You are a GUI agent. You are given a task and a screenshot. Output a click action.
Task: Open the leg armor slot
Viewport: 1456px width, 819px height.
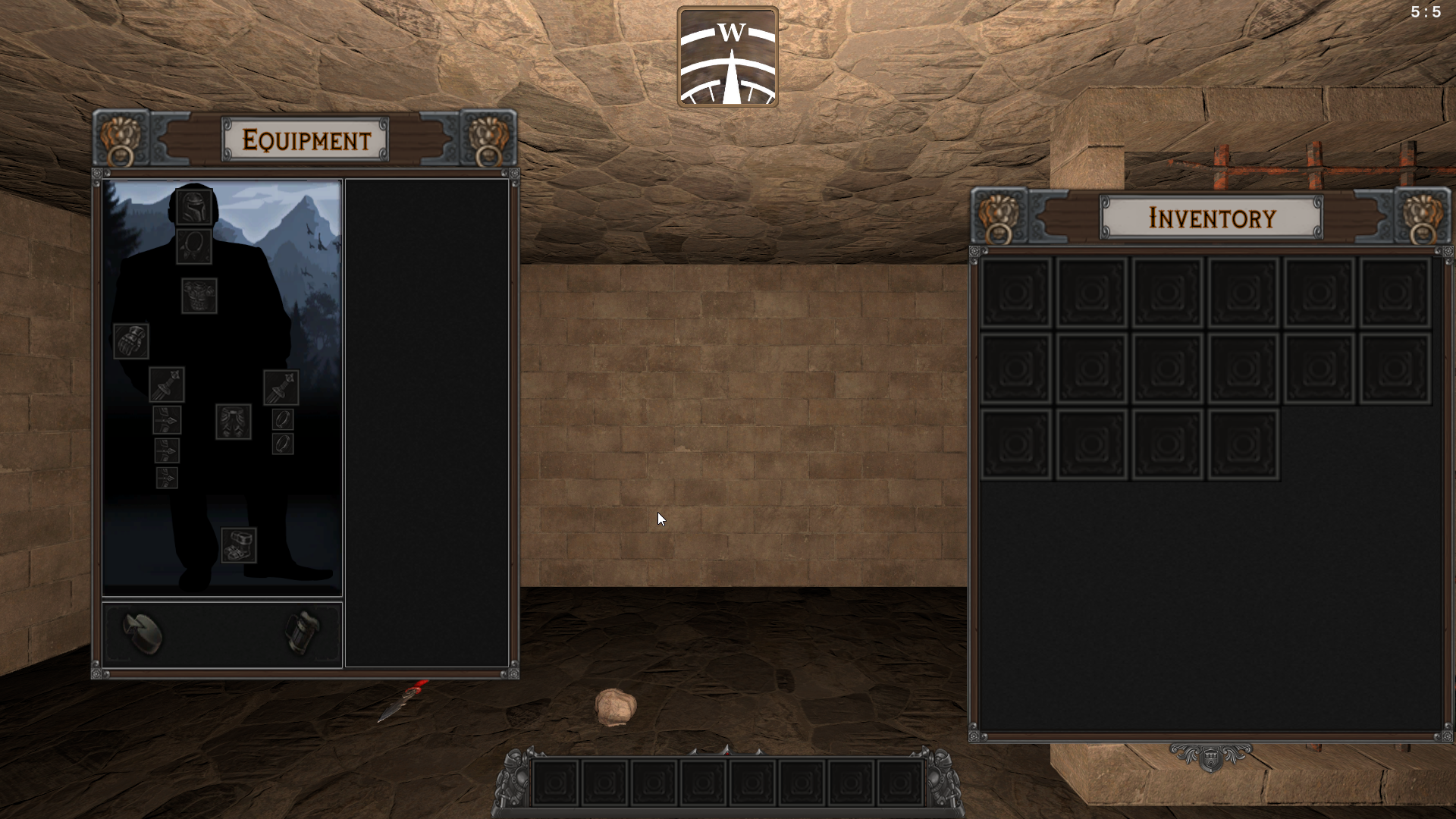click(x=234, y=422)
